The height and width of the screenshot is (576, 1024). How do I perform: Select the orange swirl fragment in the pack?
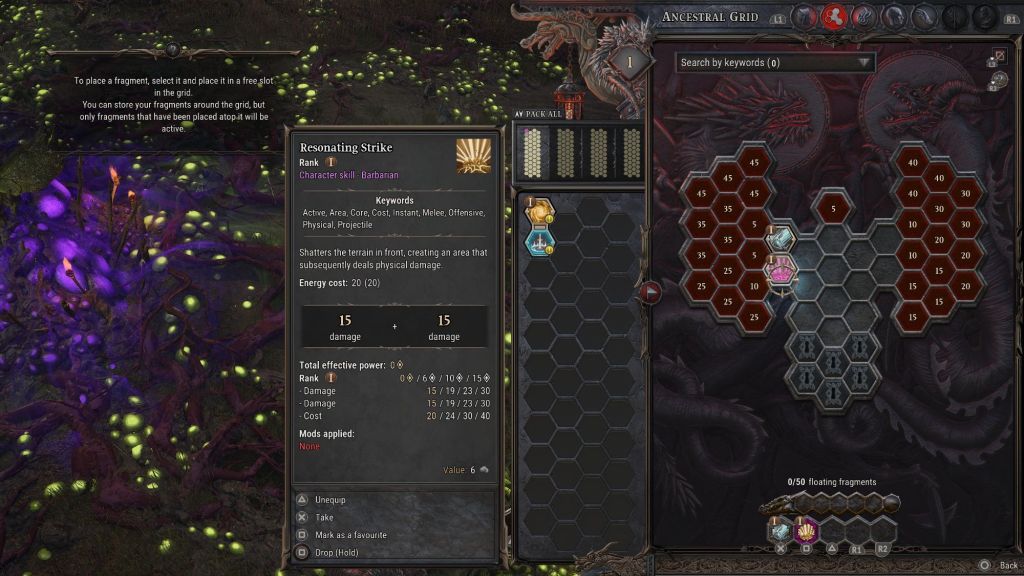[541, 212]
